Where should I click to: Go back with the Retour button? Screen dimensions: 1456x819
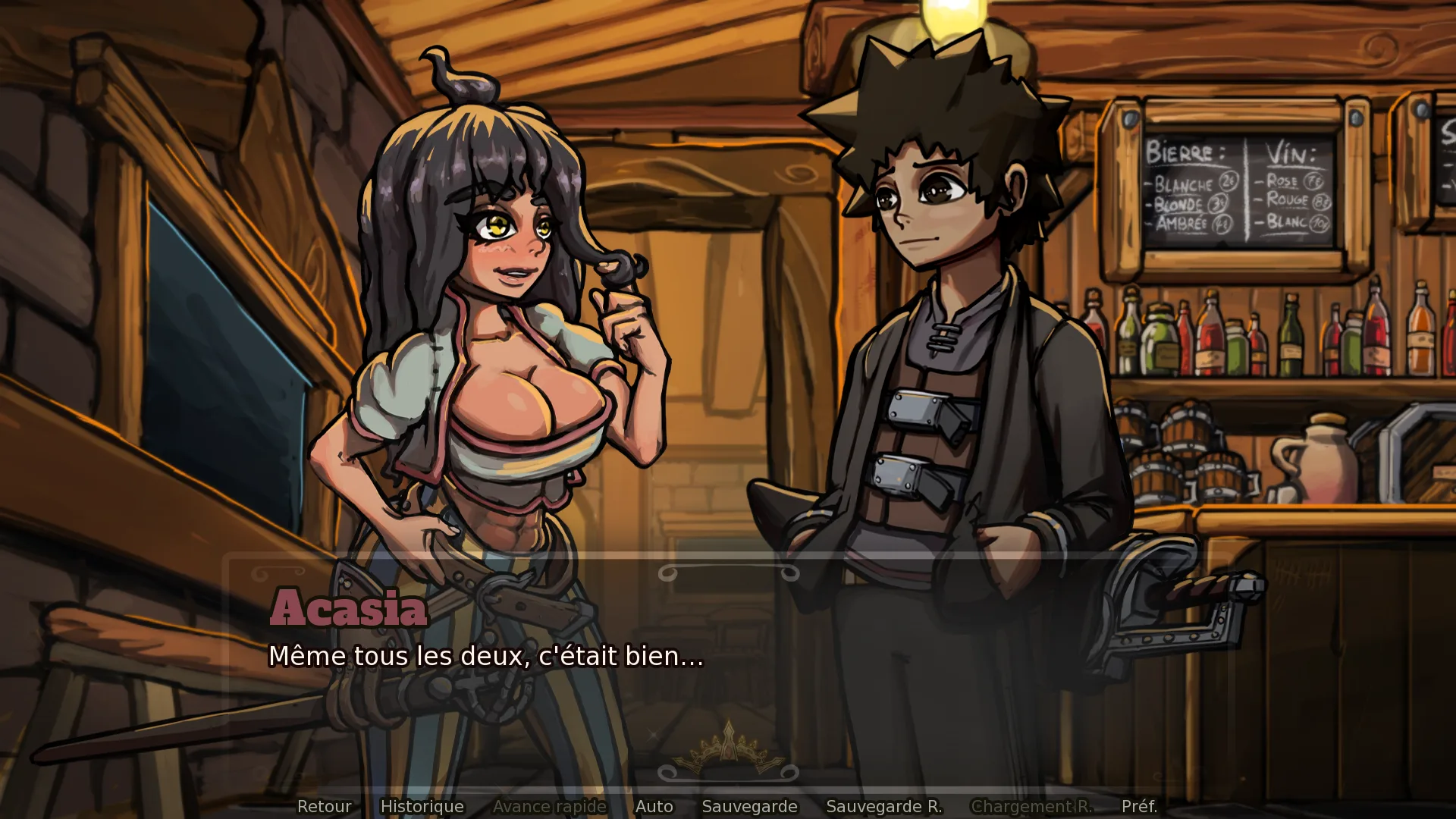pos(324,806)
